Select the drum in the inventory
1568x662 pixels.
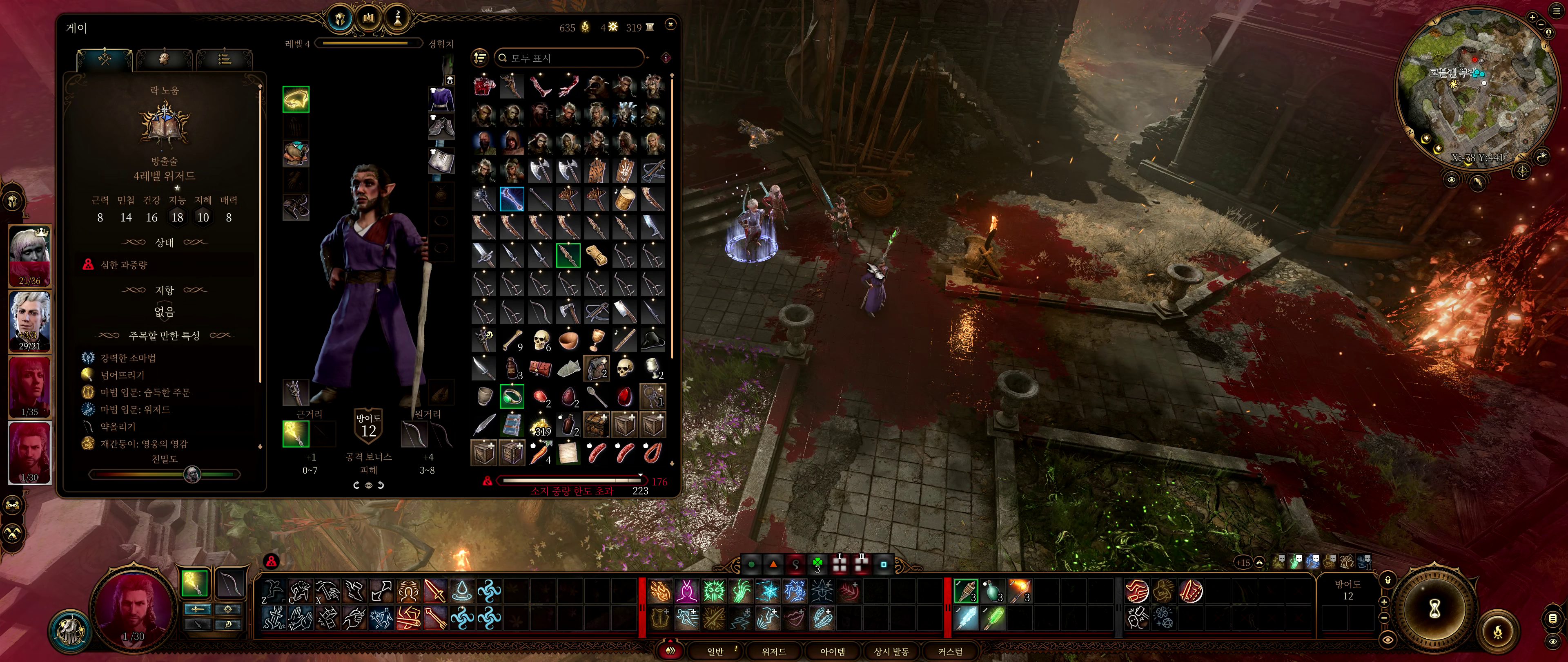pos(624,199)
